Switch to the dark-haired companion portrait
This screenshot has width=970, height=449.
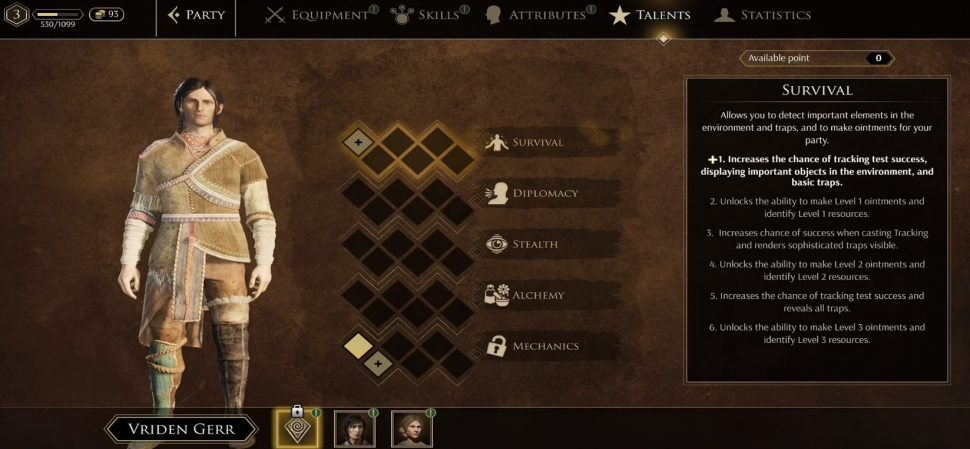[x=354, y=428]
